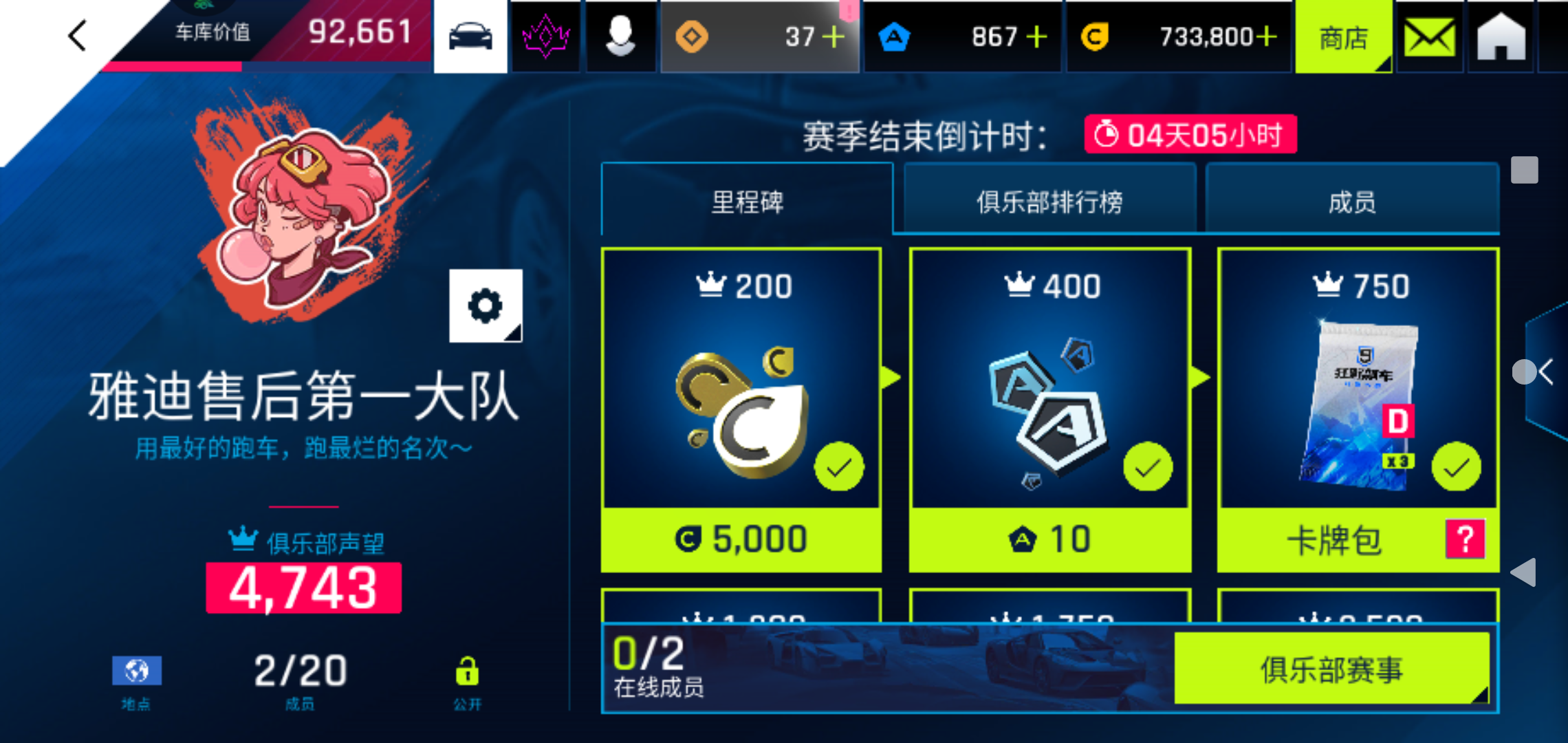Viewport: 1568px width, 743px height.
Task: Return home via the house icon
Action: (x=1501, y=36)
